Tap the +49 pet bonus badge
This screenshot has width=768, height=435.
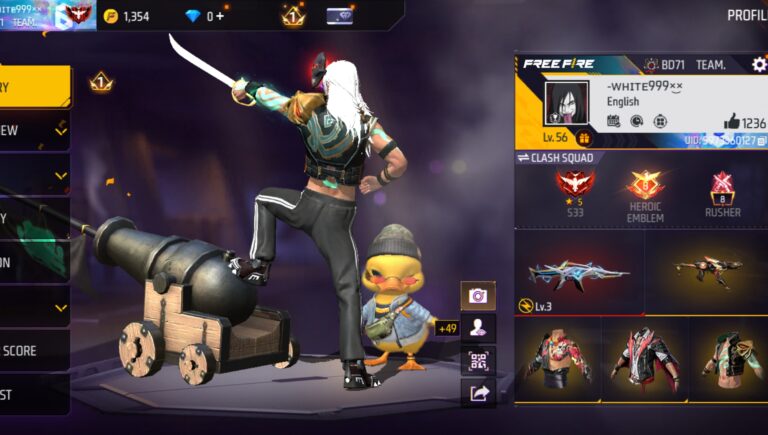447,328
